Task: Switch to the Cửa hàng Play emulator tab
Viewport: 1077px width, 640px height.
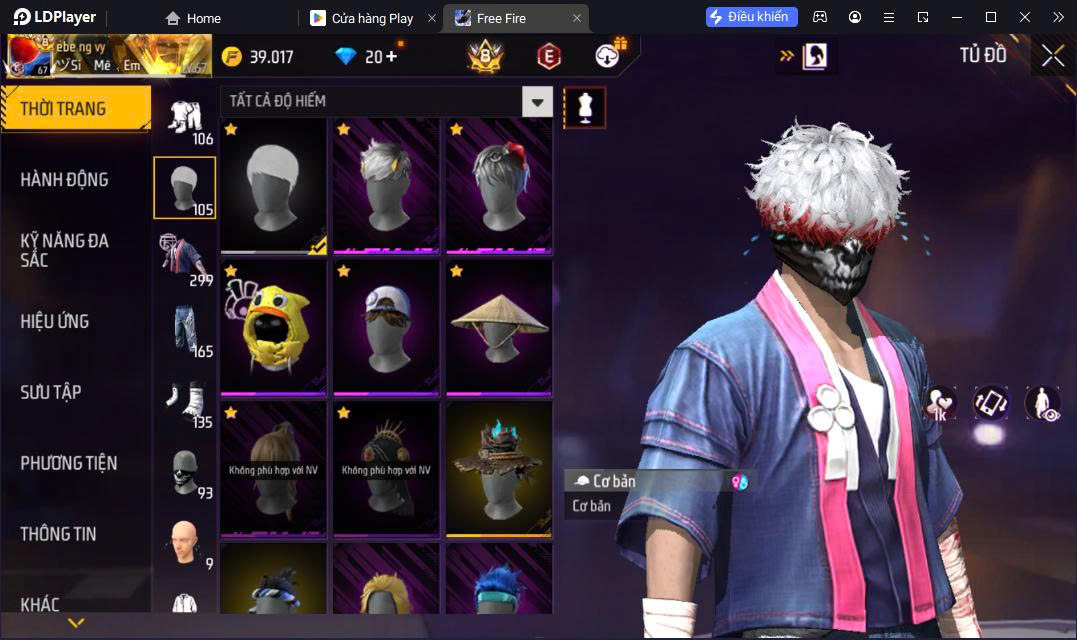Action: (372, 18)
